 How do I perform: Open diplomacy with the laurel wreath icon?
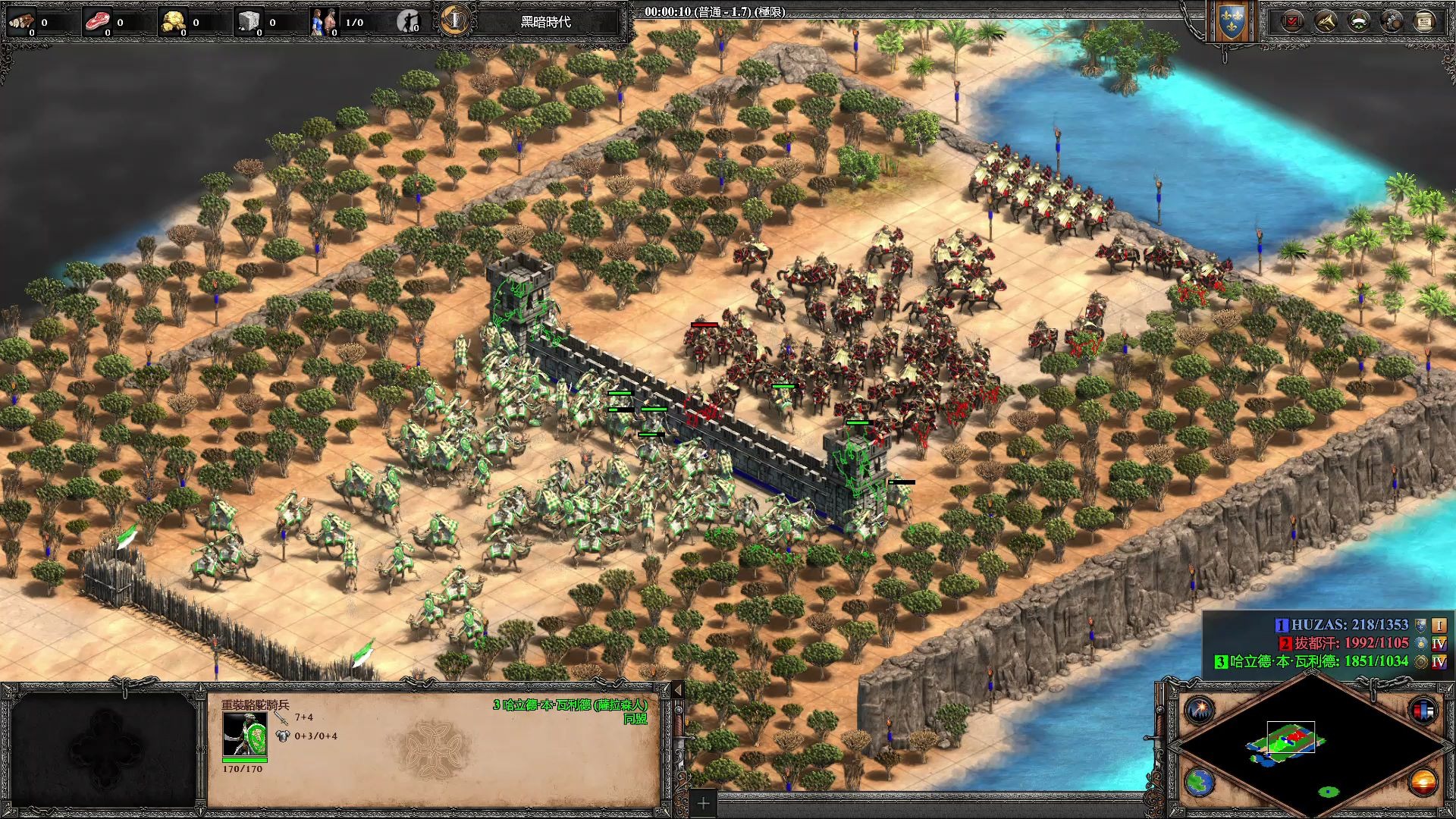tap(1359, 21)
